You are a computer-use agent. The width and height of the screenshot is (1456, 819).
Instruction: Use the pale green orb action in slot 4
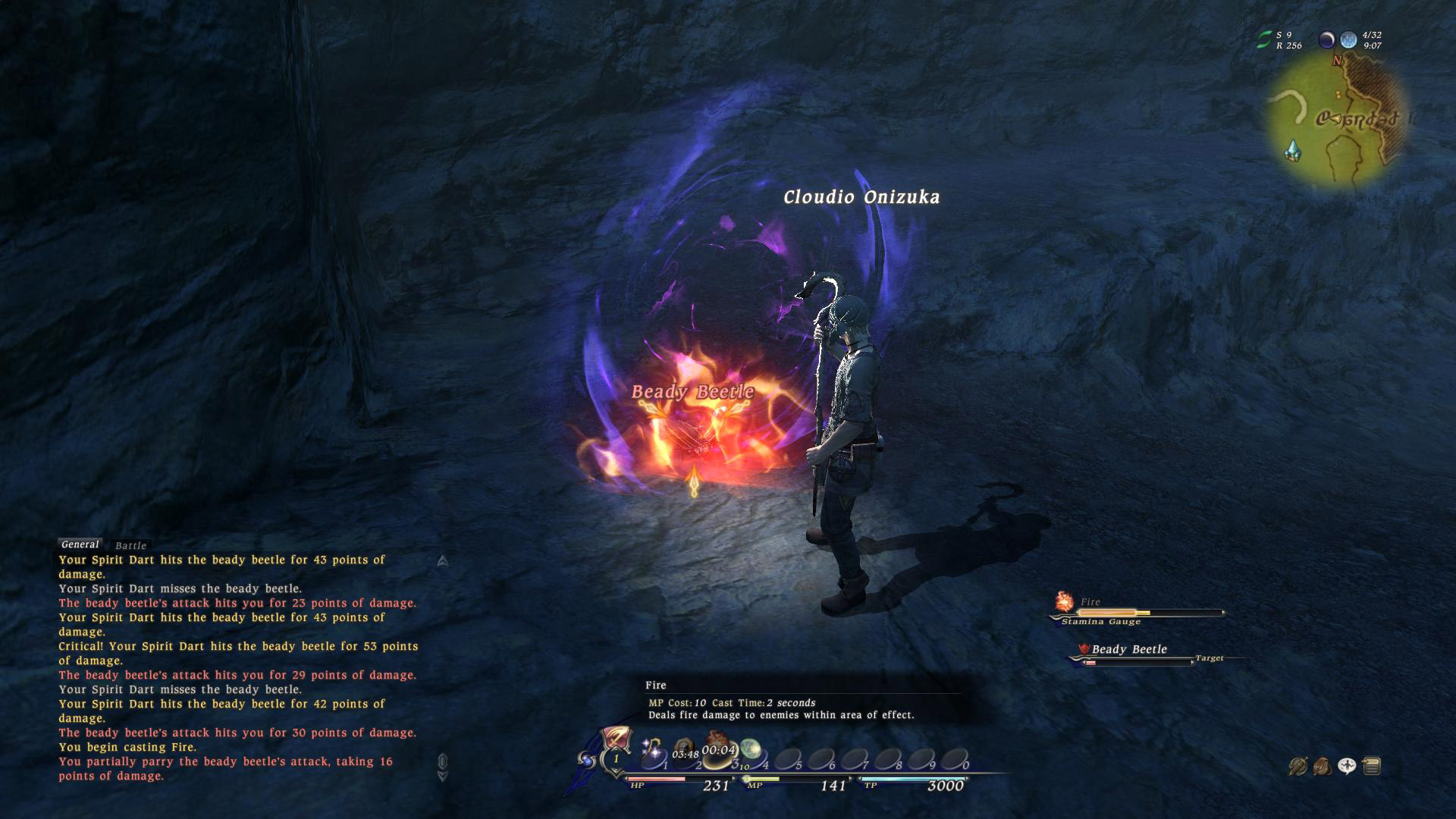(750, 751)
